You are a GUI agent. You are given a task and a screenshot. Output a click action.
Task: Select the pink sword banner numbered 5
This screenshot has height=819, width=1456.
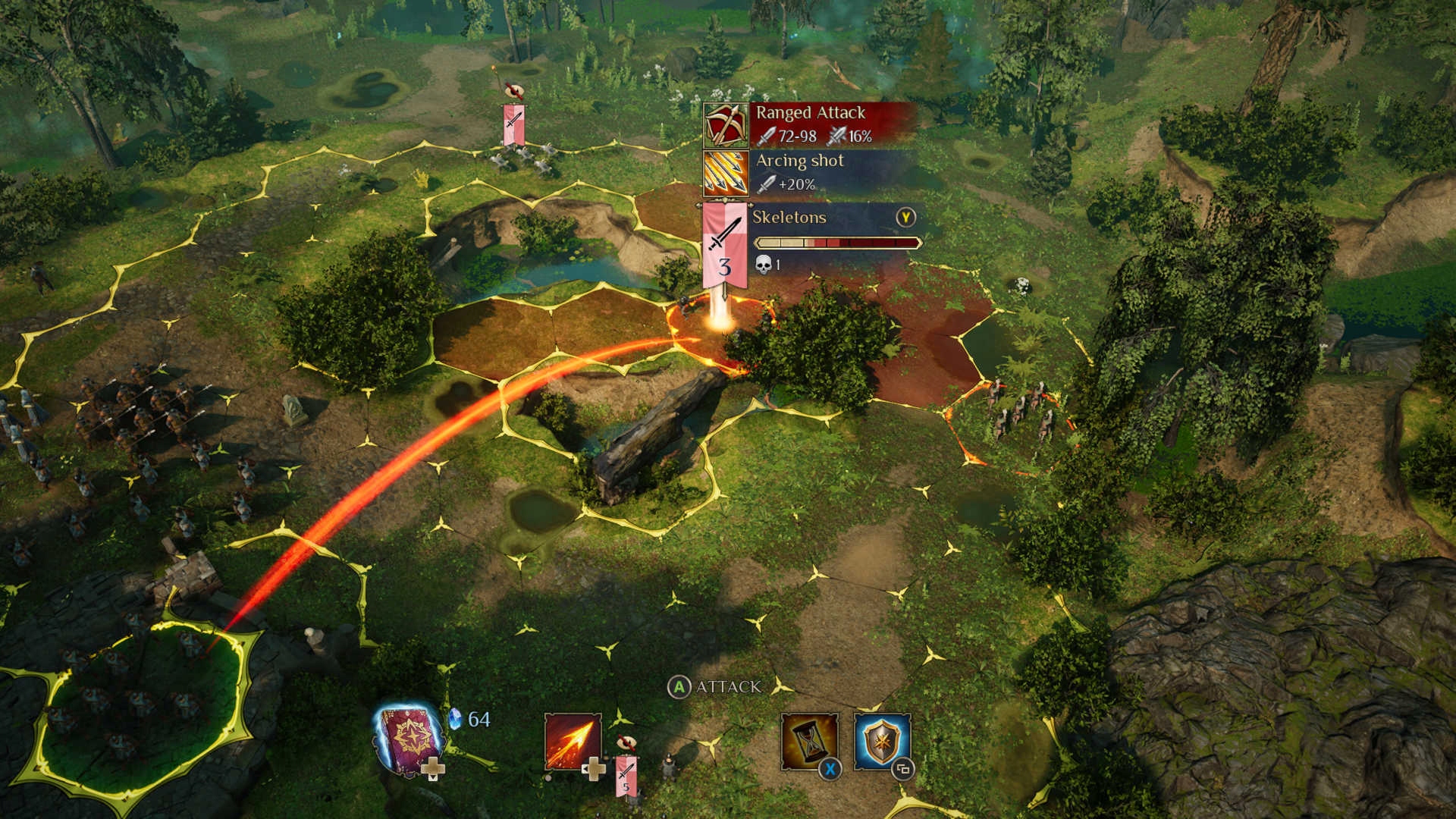[626, 775]
